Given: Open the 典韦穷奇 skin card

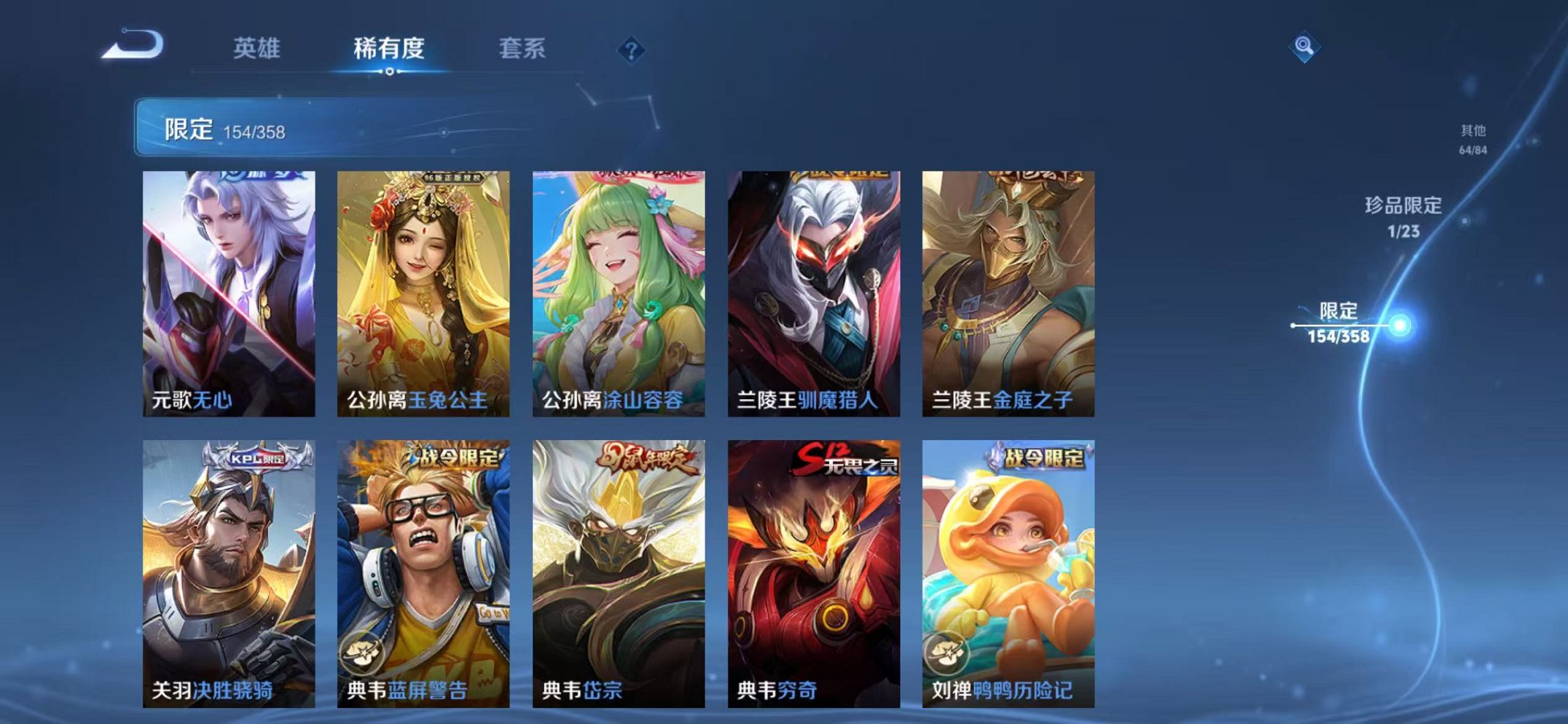Looking at the screenshot, I should tap(815, 568).
